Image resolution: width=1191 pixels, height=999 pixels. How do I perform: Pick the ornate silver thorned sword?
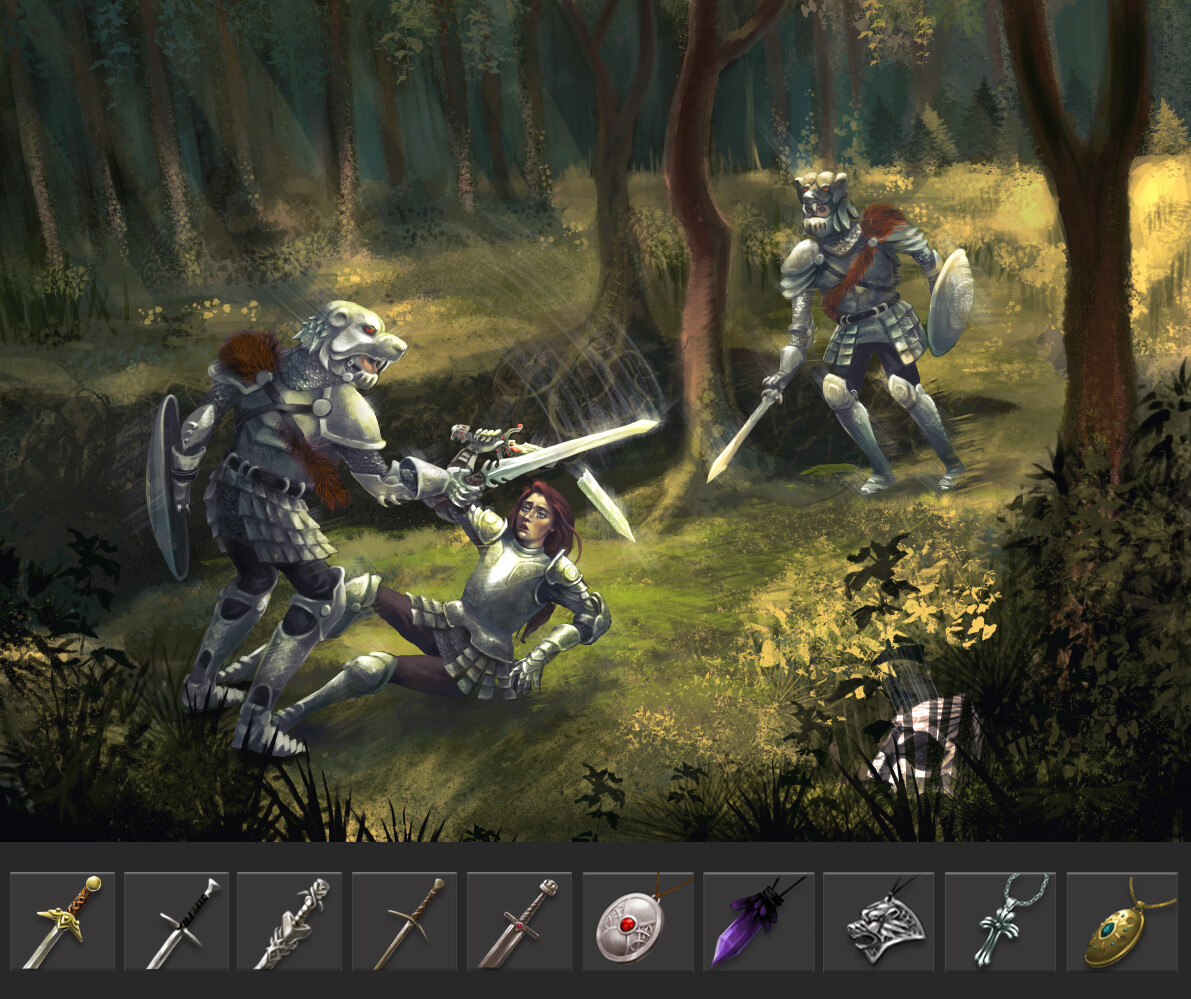point(290,921)
